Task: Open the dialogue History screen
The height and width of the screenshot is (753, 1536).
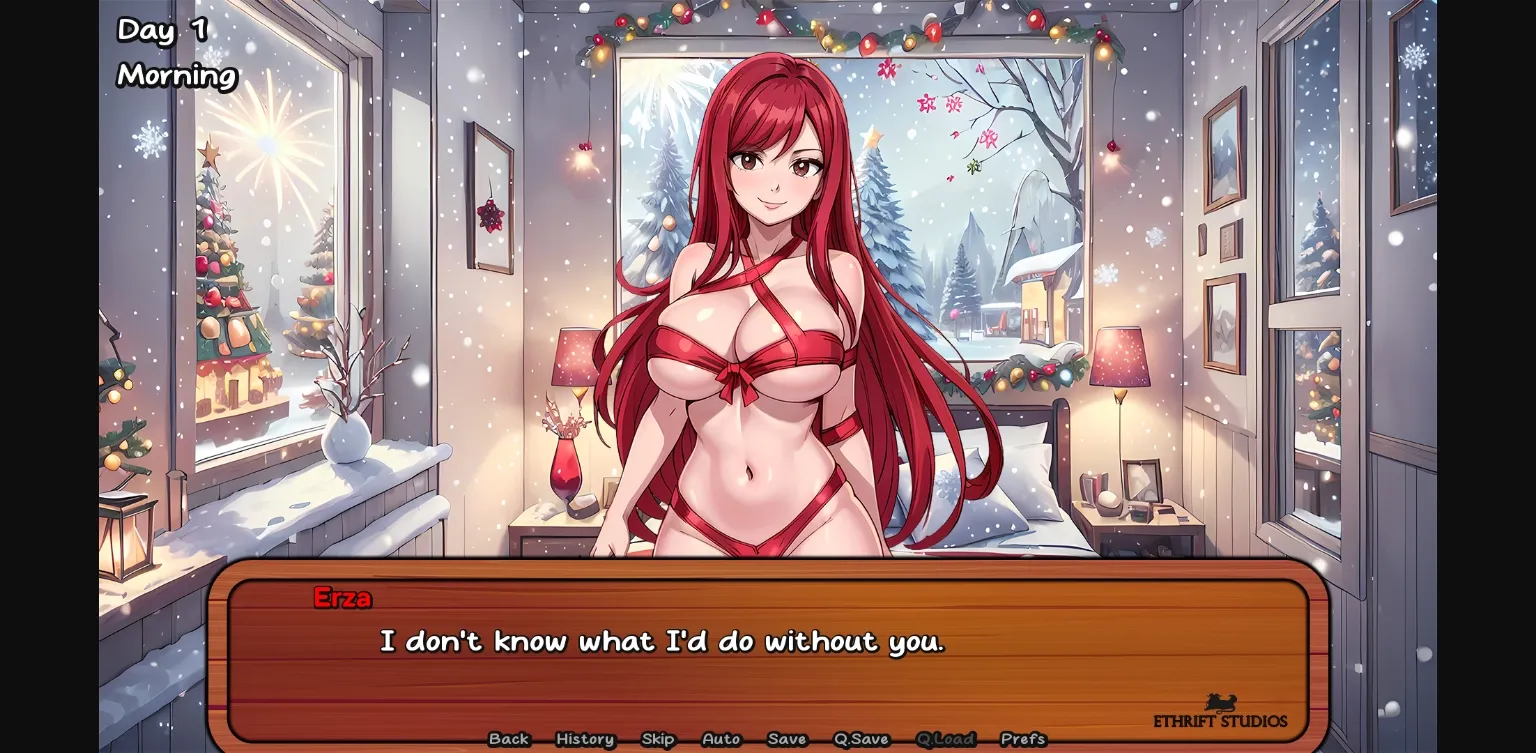Action: click(584, 739)
